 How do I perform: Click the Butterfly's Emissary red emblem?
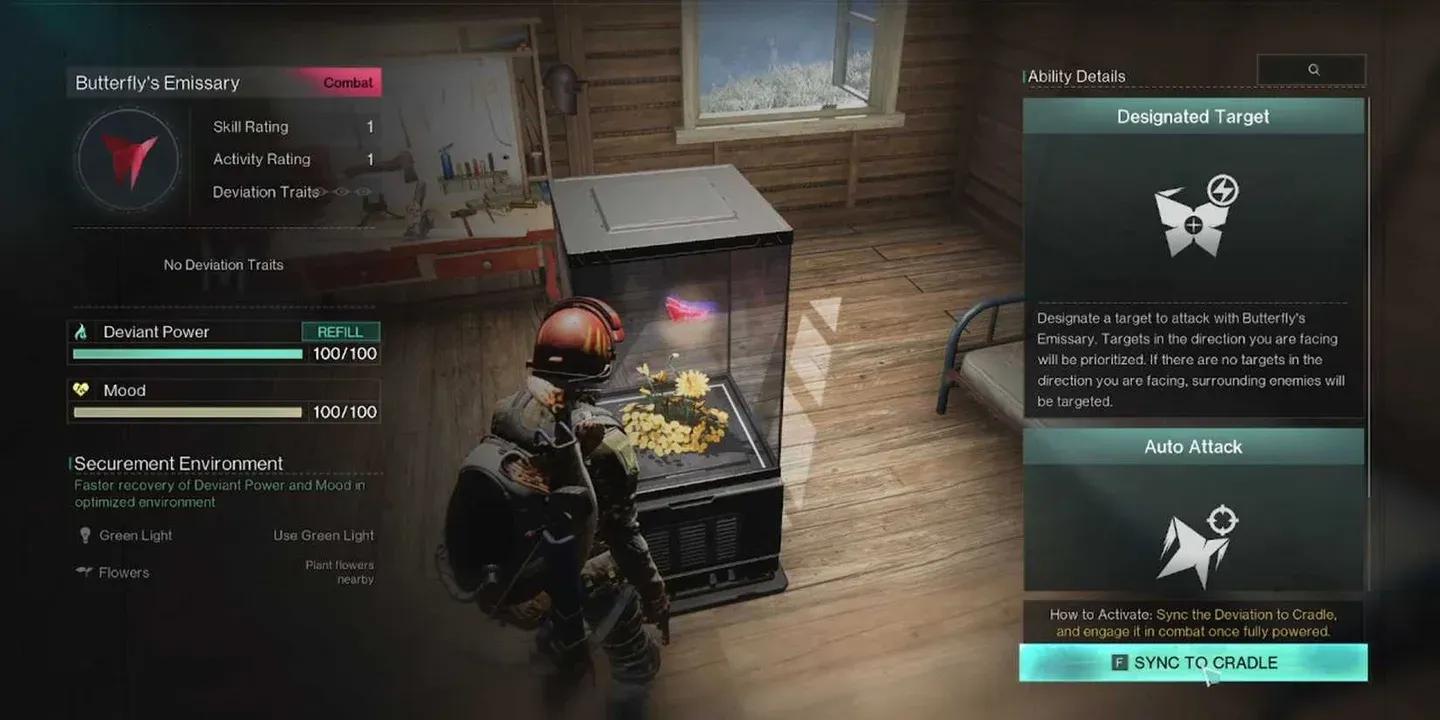tap(129, 160)
